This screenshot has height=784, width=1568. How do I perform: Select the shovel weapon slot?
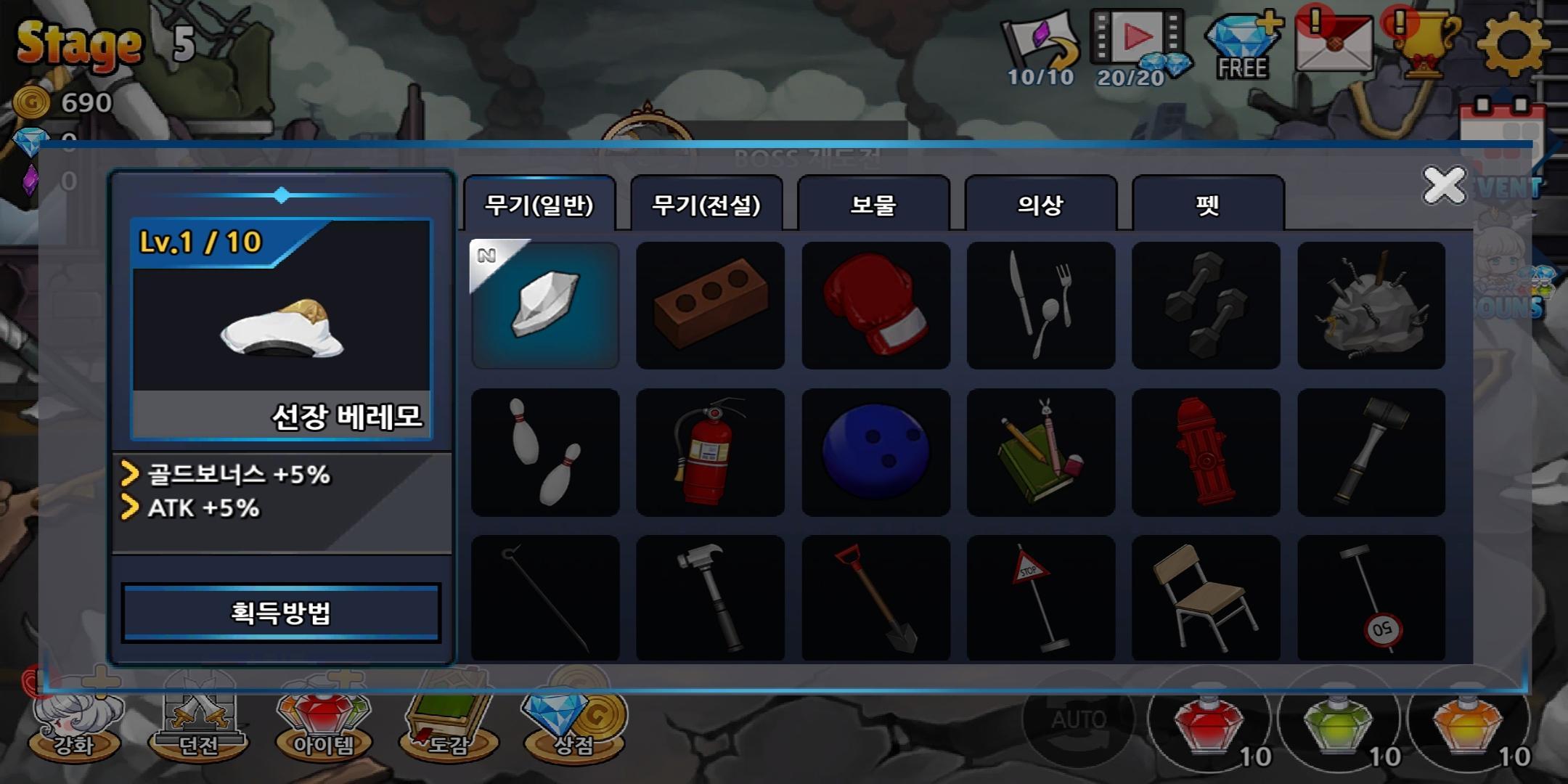coord(875,598)
